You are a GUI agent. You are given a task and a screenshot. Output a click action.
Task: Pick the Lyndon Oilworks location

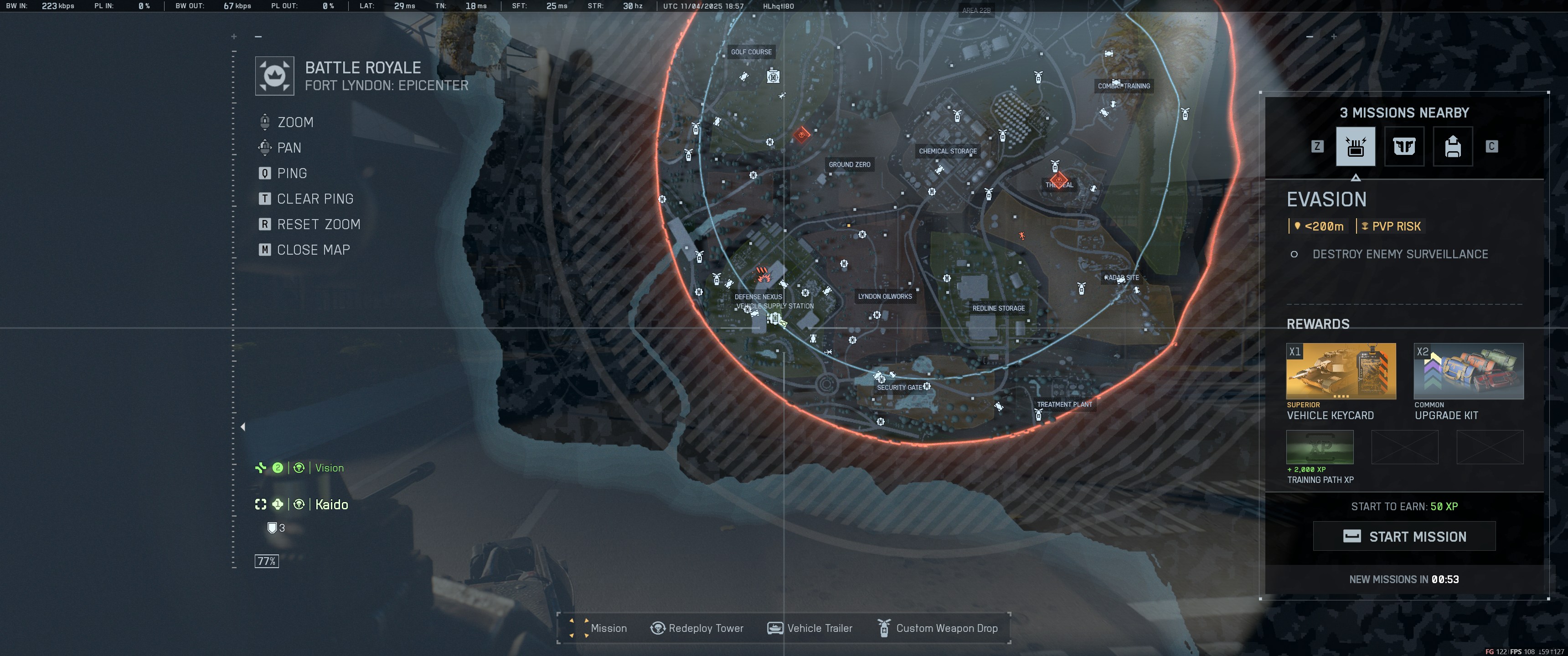[x=884, y=297]
